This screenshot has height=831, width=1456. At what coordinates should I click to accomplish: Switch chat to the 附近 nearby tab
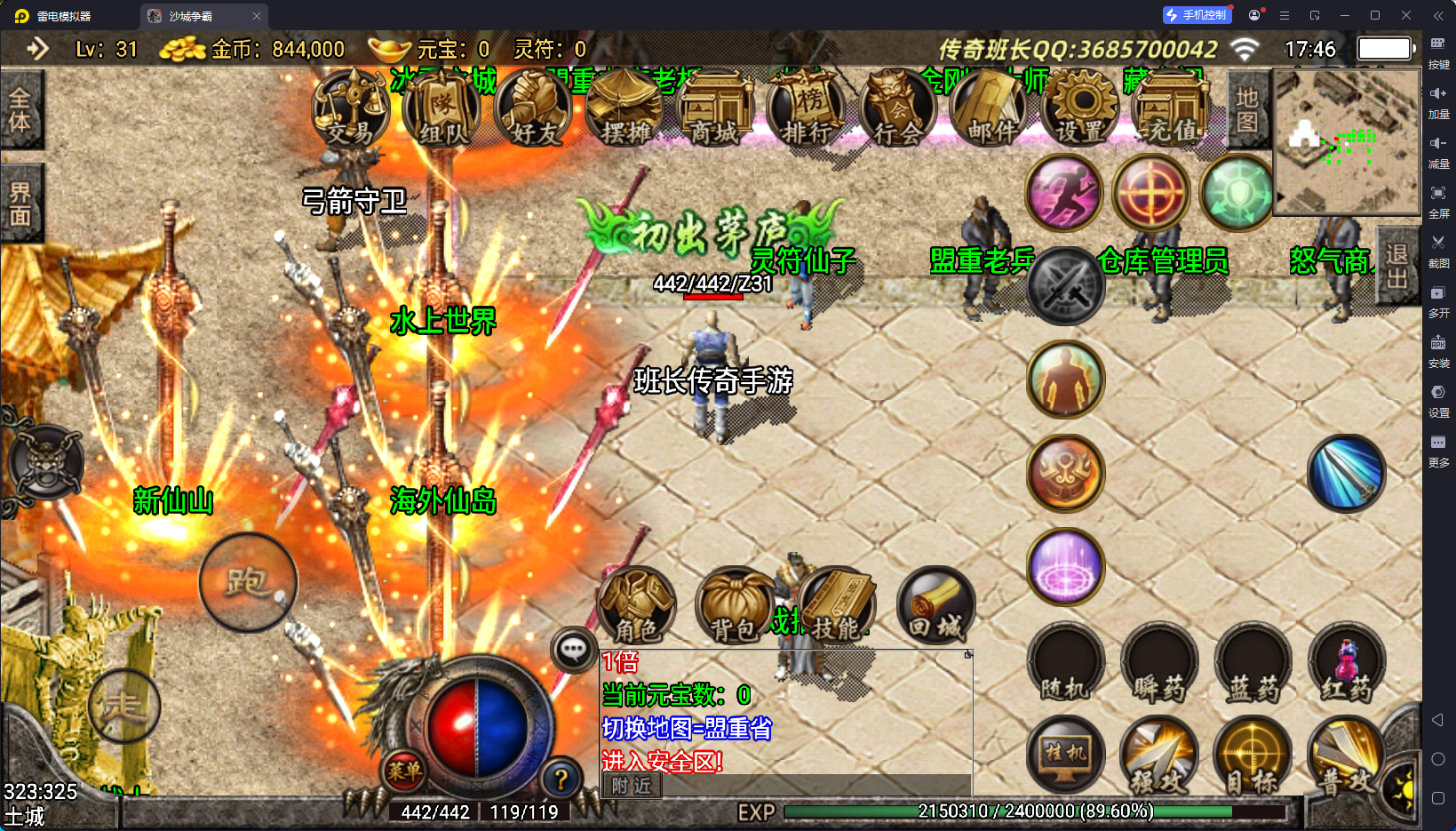(632, 785)
